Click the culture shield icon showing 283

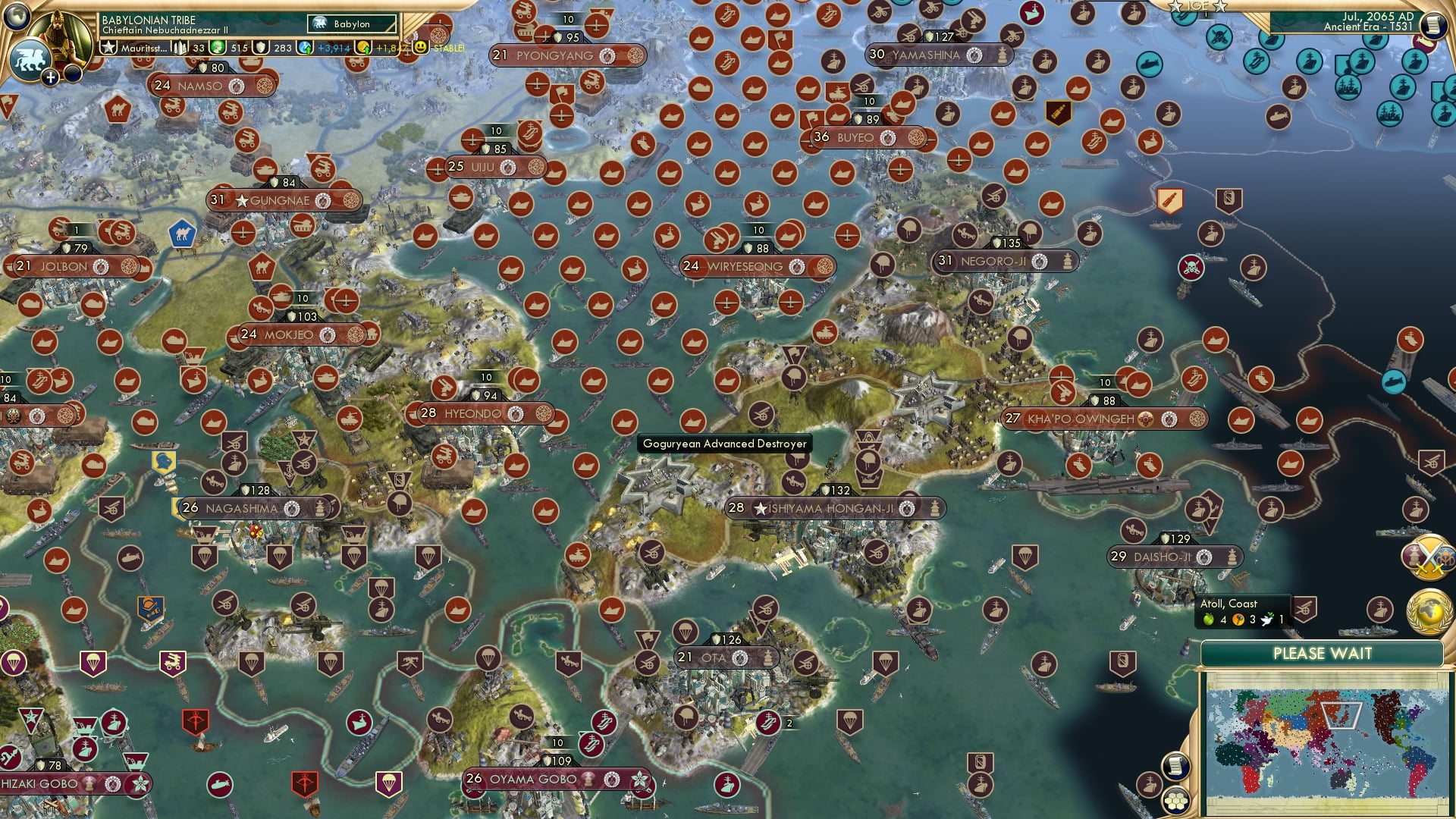(262, 48)
